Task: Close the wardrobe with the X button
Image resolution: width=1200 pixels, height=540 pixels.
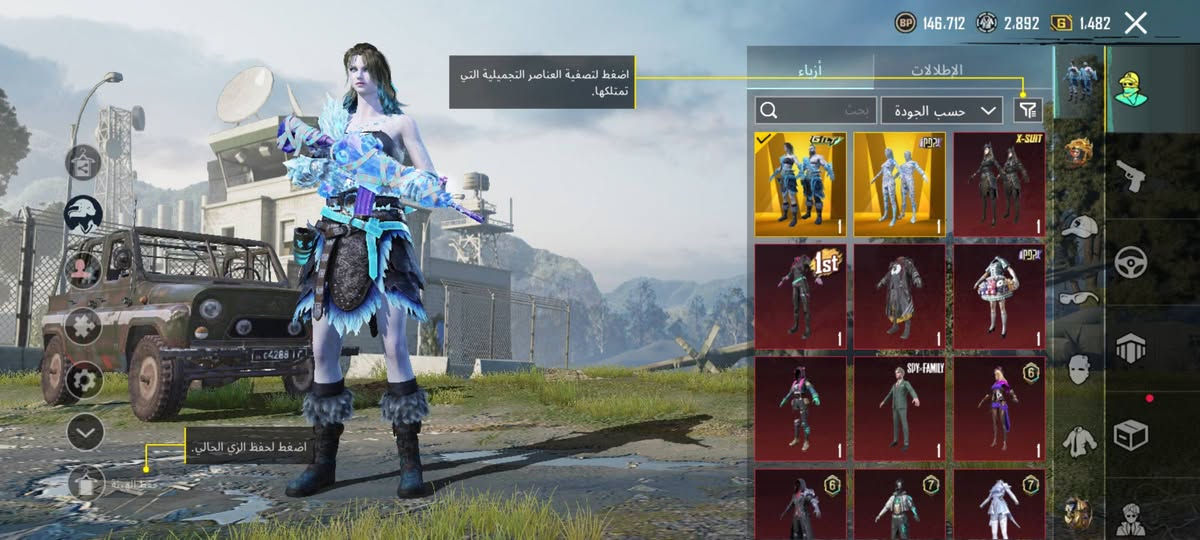Action: pos(1135,23)
